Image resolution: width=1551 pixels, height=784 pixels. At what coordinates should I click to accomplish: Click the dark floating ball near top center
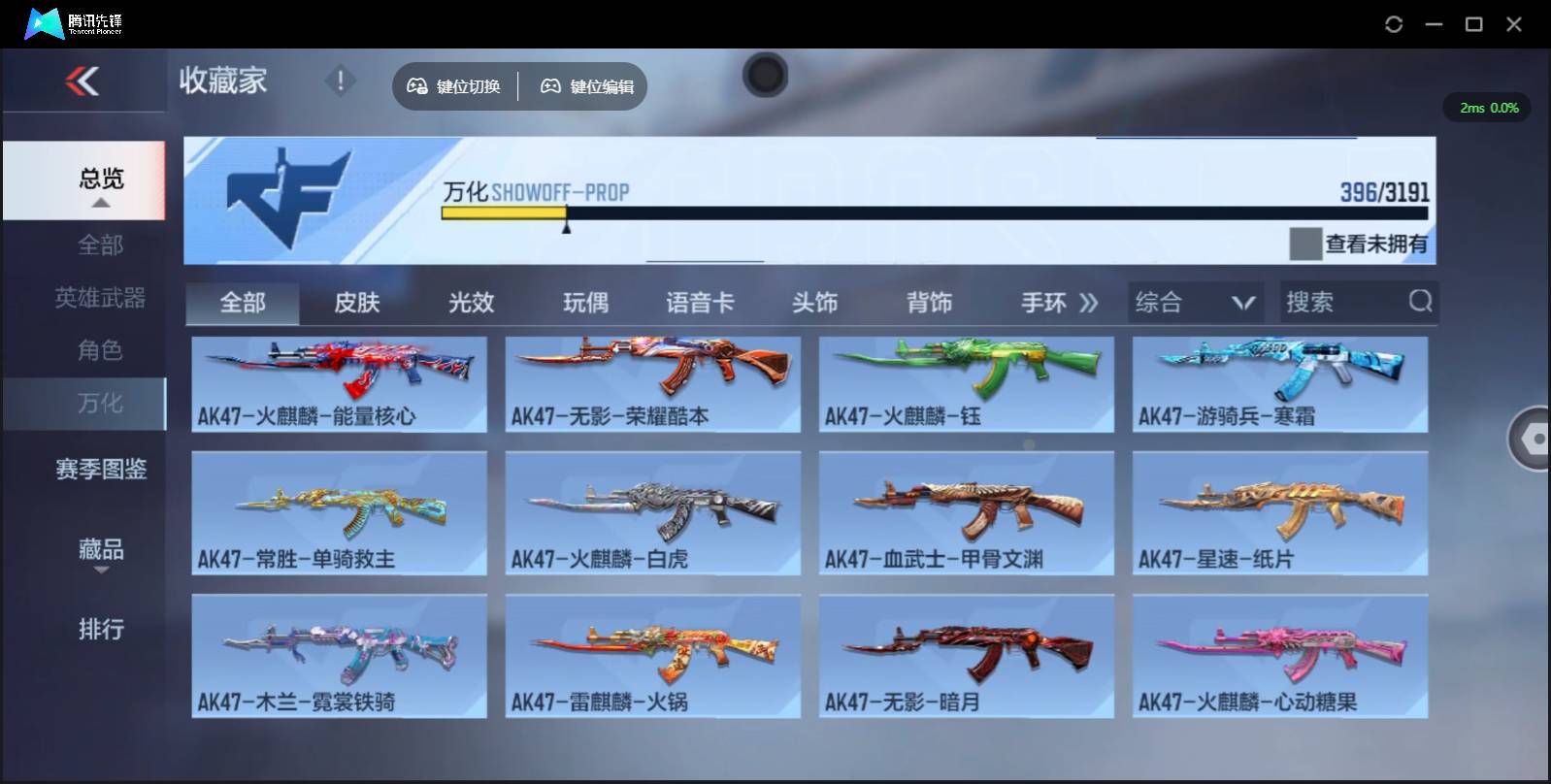(765, 75)
